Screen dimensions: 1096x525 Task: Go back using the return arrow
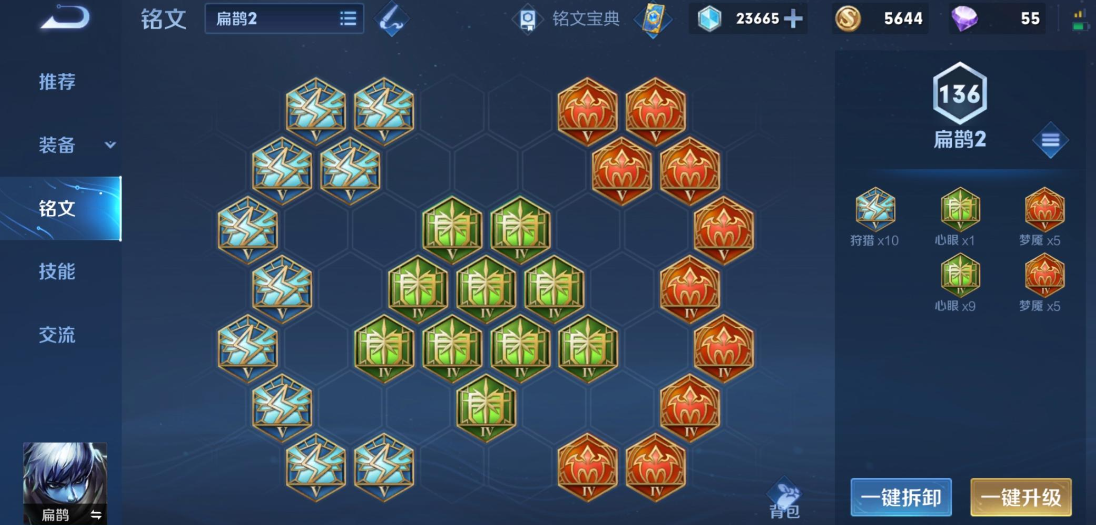pos(66,17)
